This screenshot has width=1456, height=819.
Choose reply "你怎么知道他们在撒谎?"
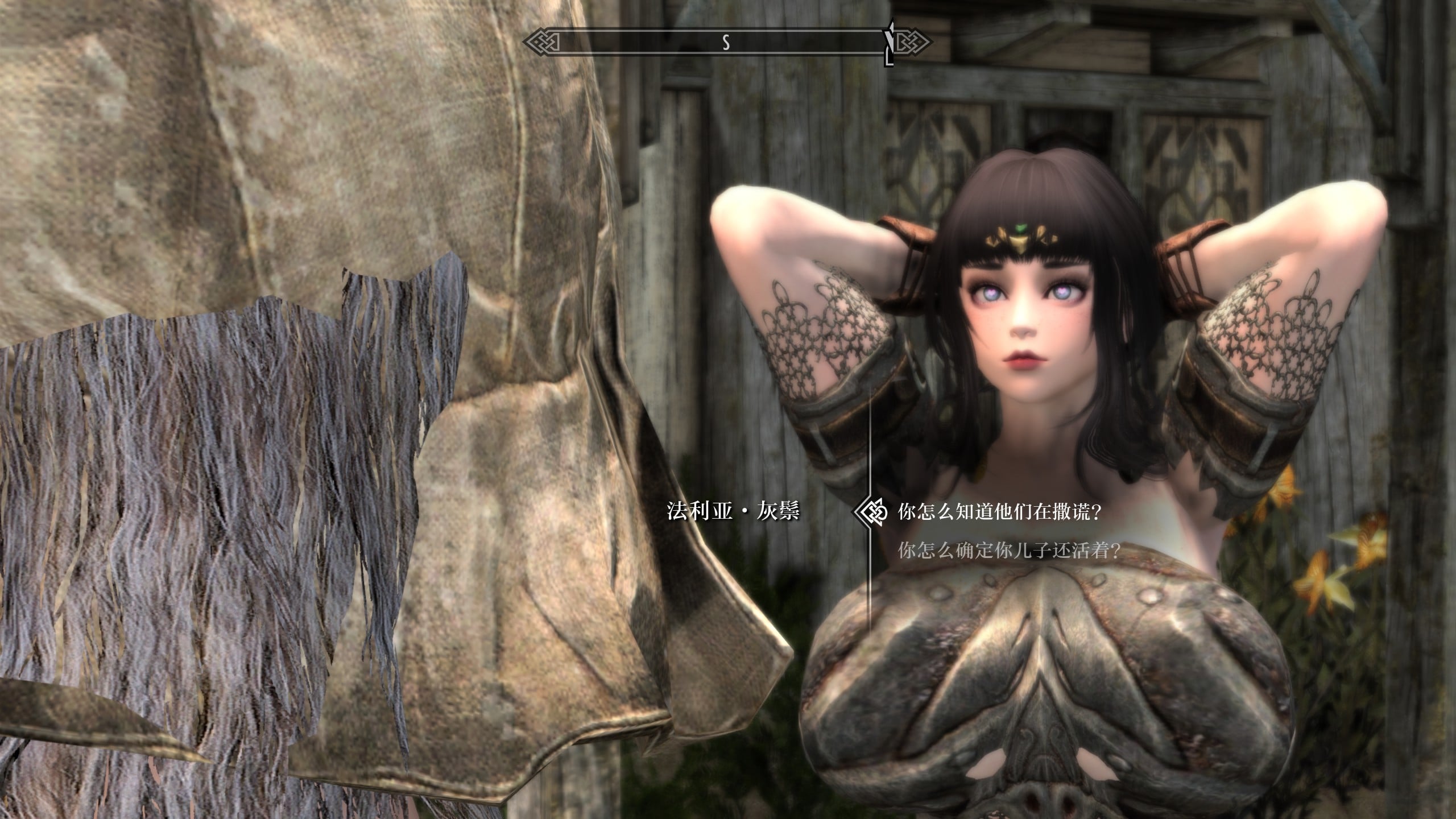pos(999,513)
